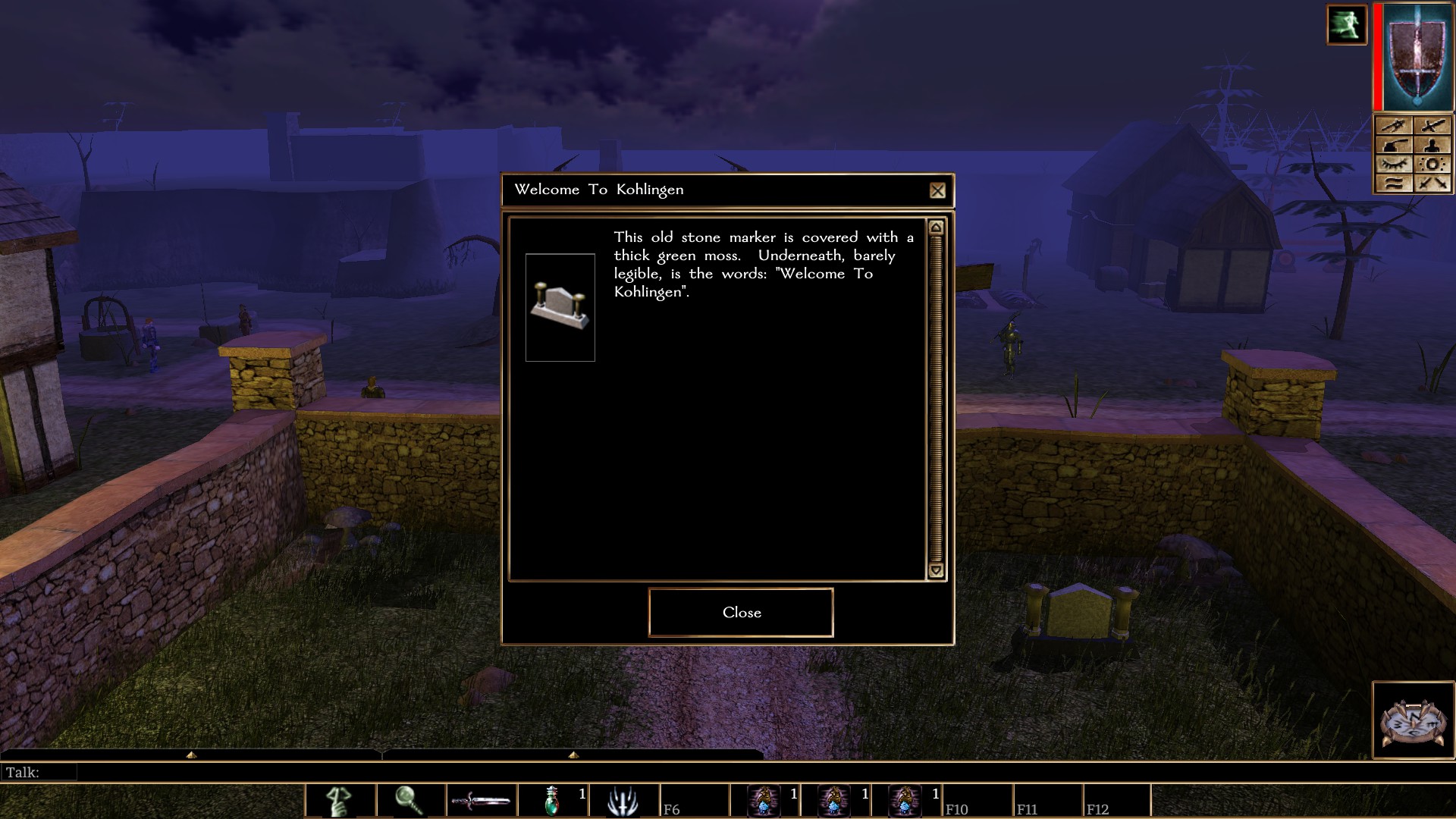Use the green potion in the quickbar
The height and width of the screenshot is (819, 1456).
[x=552, y=801]
